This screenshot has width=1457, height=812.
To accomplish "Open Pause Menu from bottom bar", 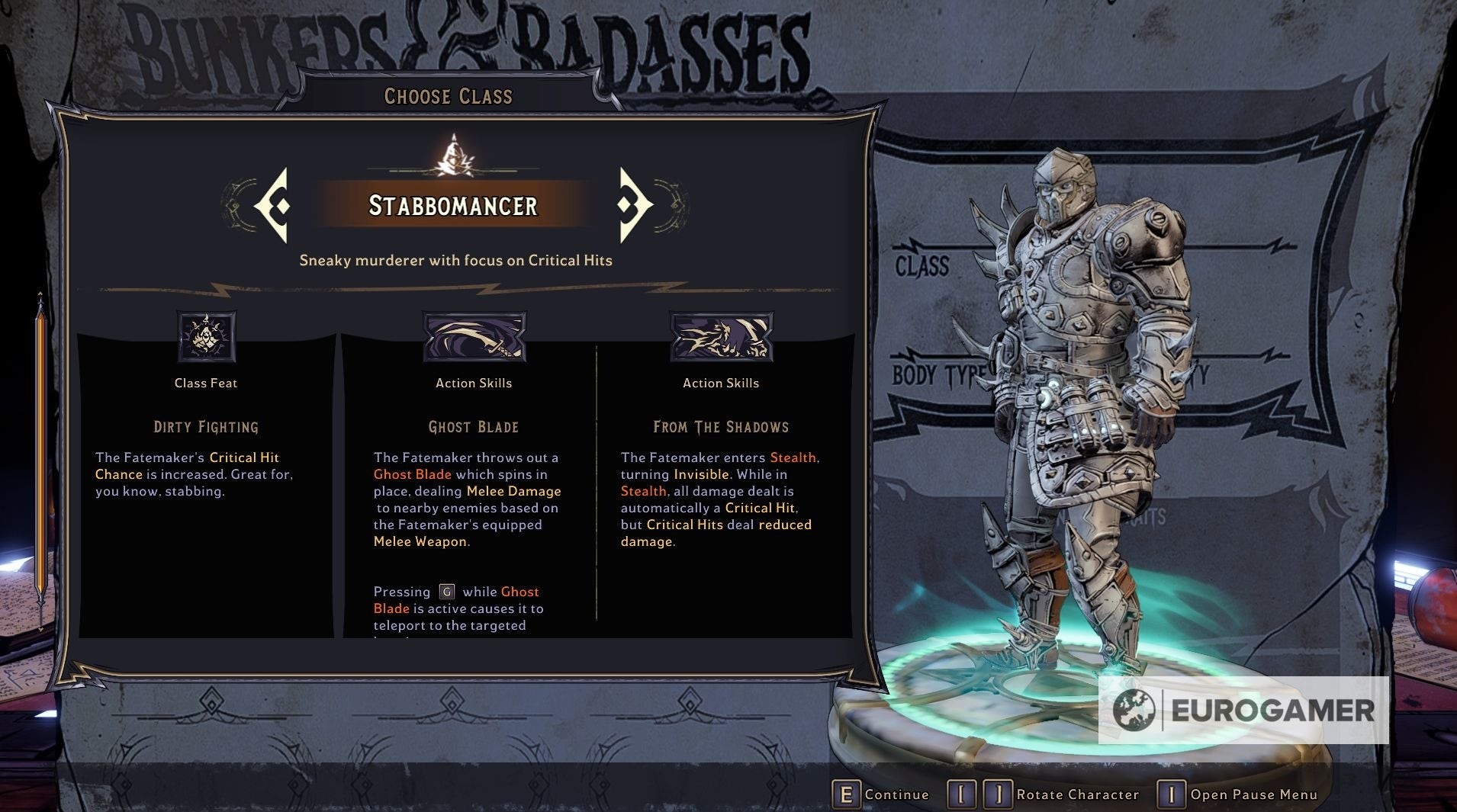I will [x=1238, y=794].
